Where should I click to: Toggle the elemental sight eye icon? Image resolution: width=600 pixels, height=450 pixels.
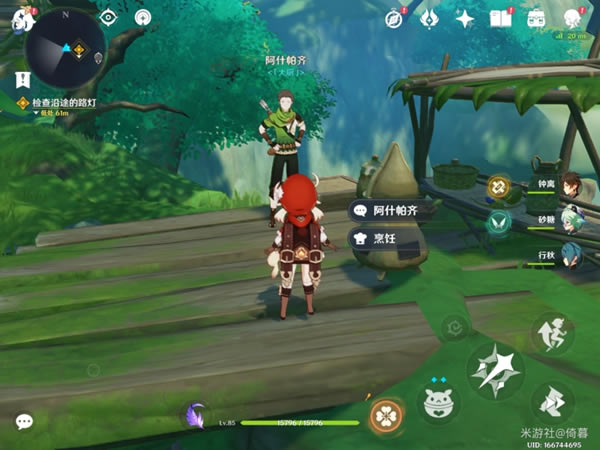pos(108,17)
